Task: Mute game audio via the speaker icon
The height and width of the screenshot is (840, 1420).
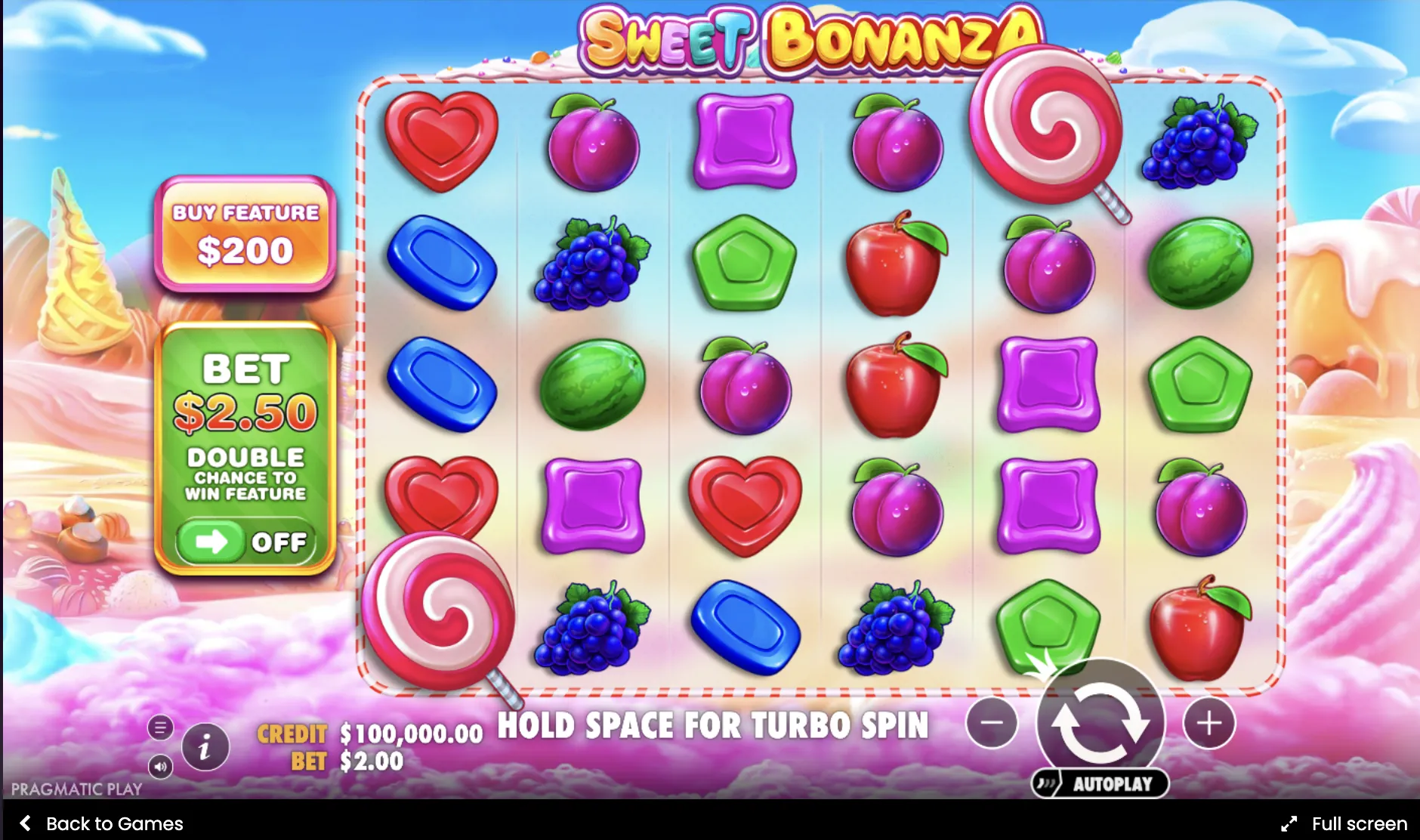Action: click(x=161, y=766)
